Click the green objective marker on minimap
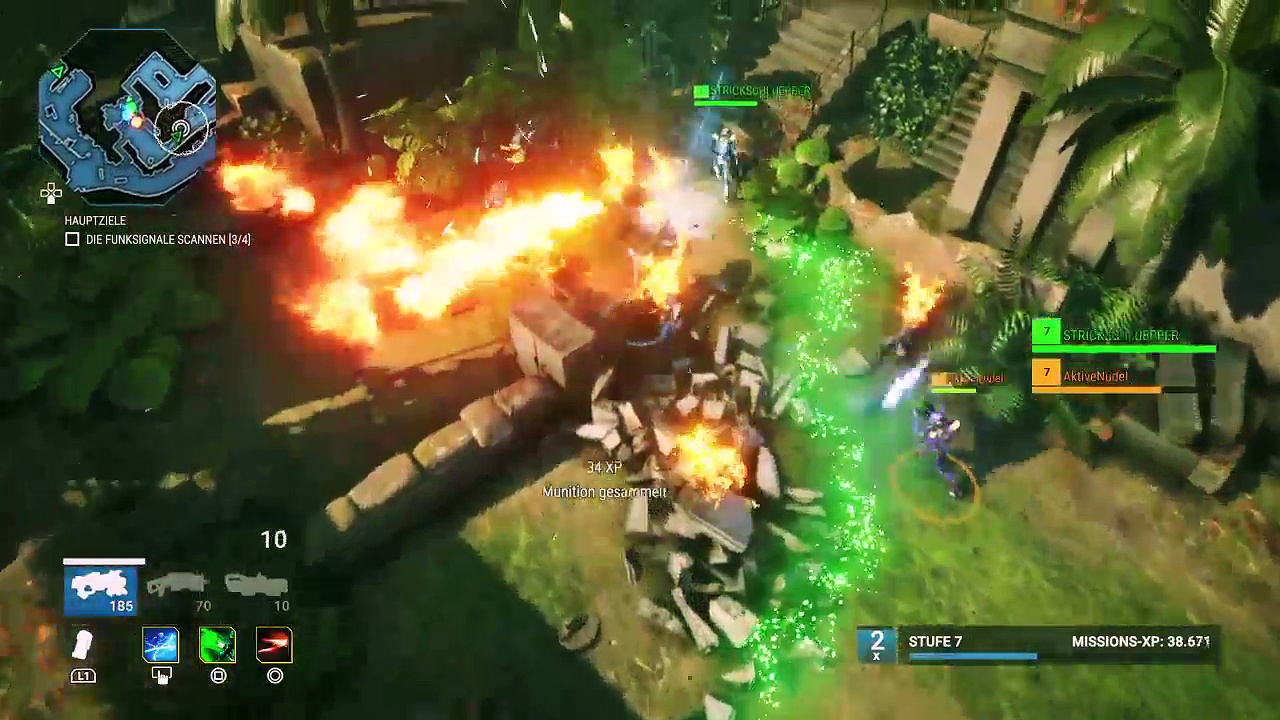Screen dimensions: 1280x720 58,72
